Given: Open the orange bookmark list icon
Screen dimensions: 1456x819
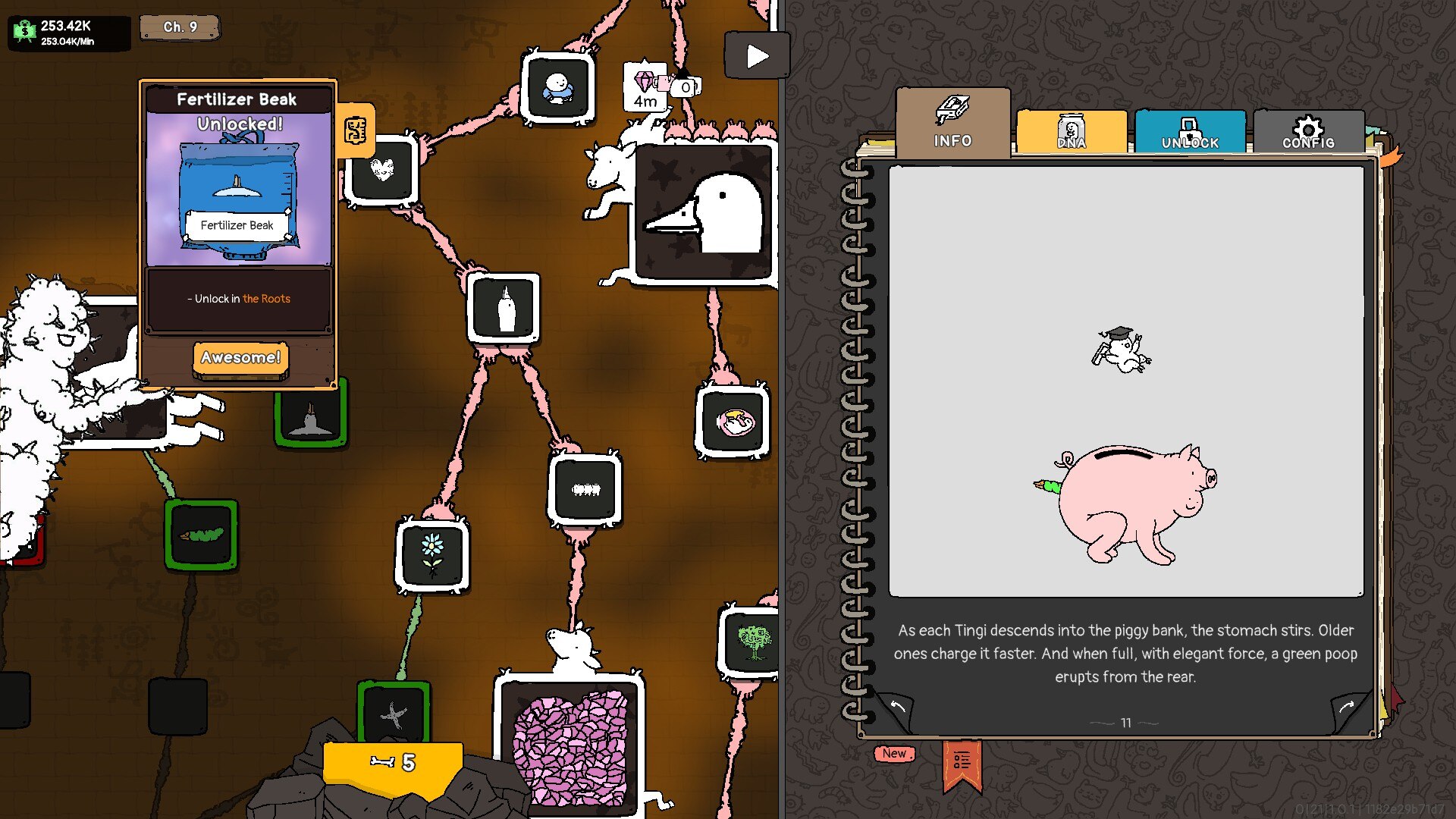Looking at the screenshot, I should [962, 762].
